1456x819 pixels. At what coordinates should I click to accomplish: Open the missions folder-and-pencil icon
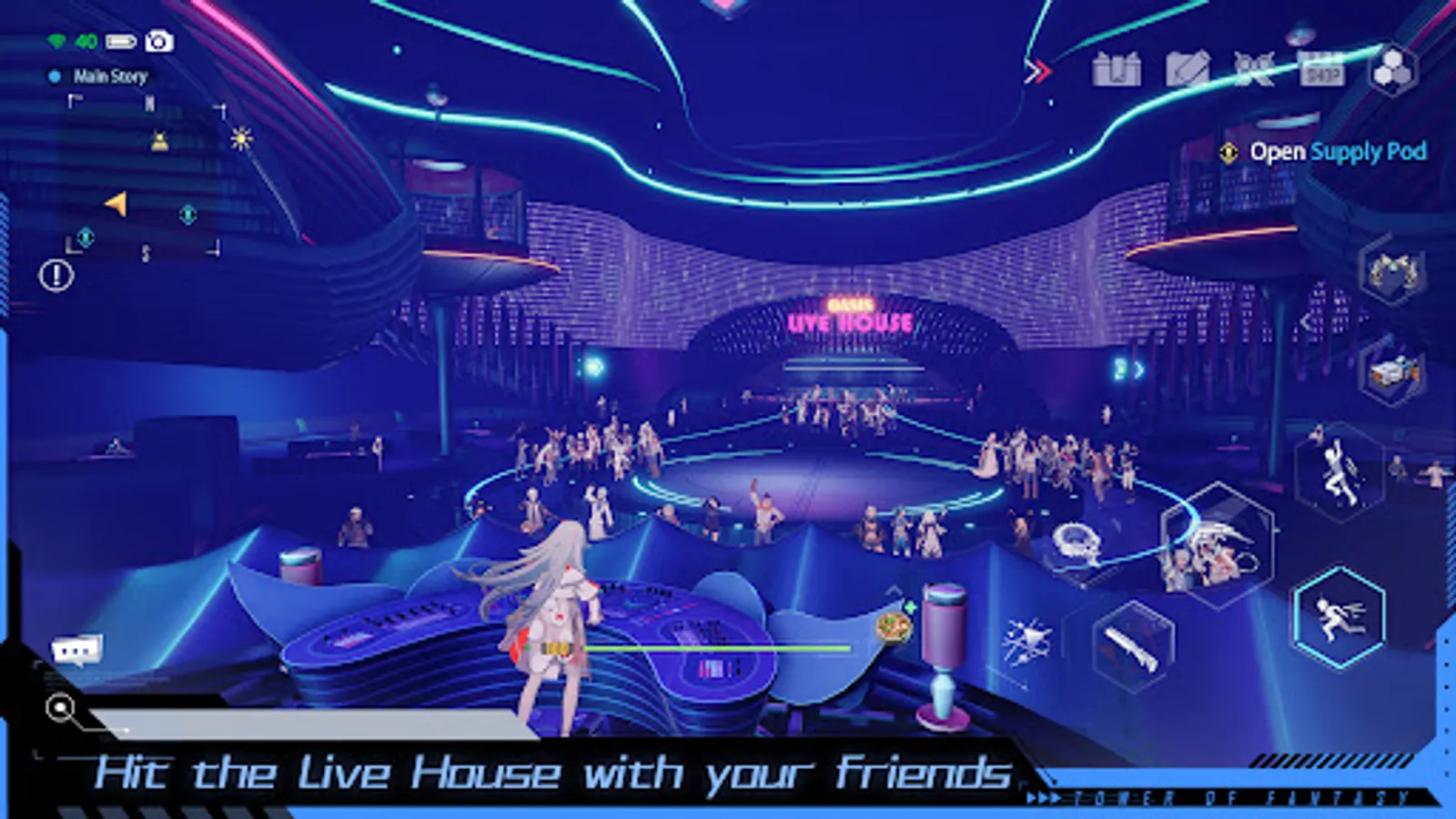pyautogui.click(x=1188, y=69)
